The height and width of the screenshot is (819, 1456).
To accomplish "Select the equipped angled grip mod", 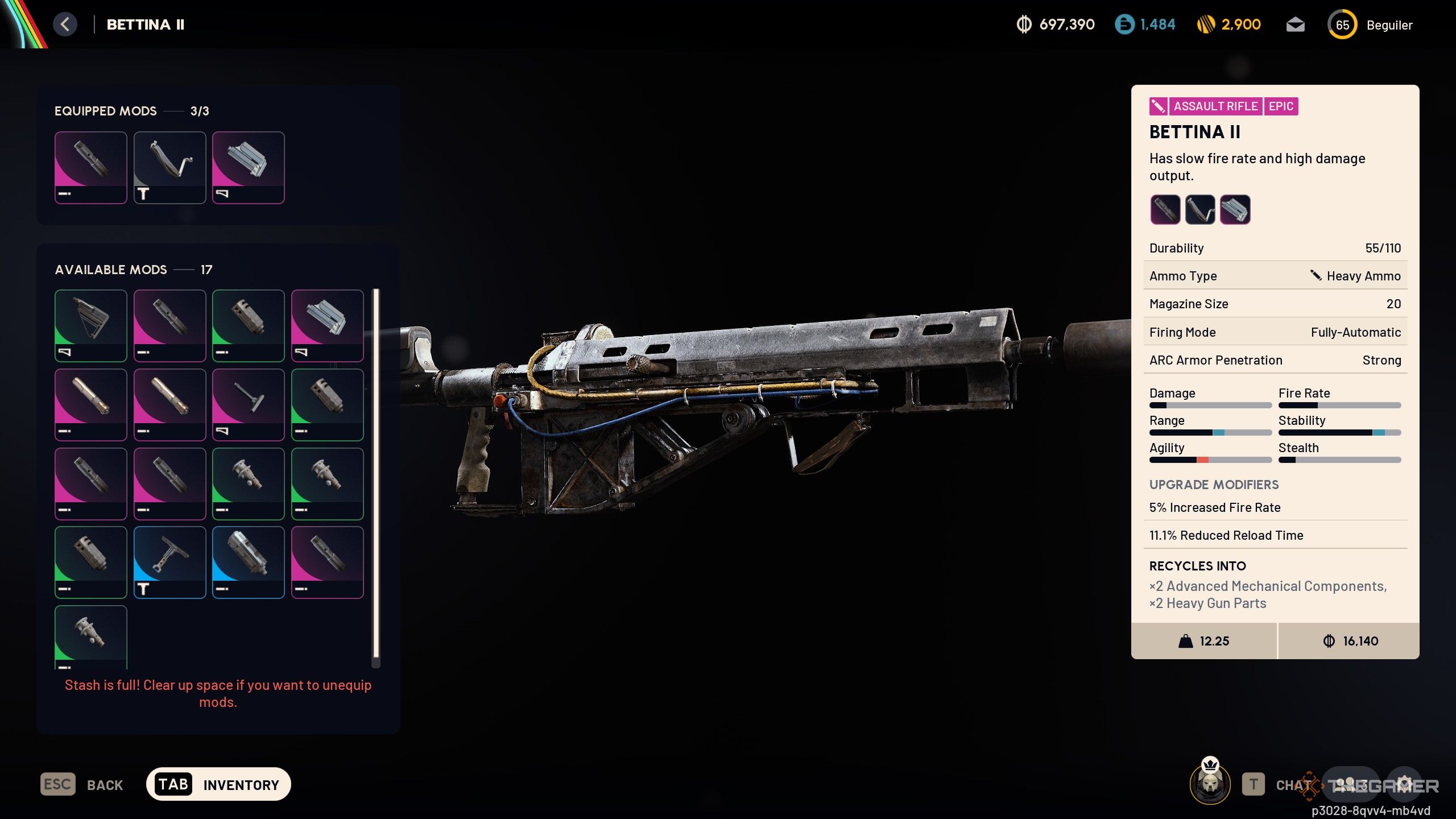I will click(x=169, y=167).
